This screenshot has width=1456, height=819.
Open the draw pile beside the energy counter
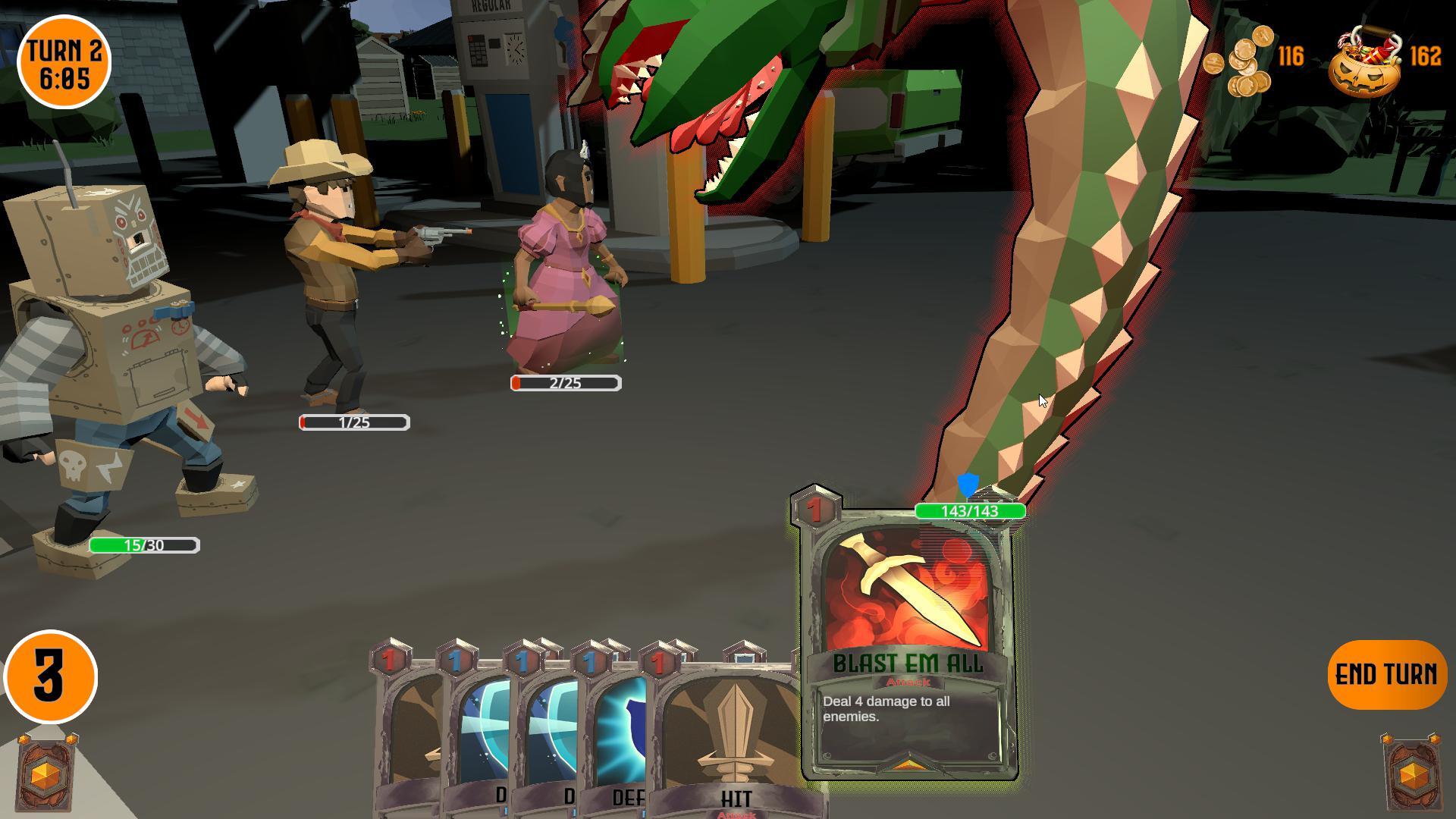pyautogui.click(x=48, y=773)
